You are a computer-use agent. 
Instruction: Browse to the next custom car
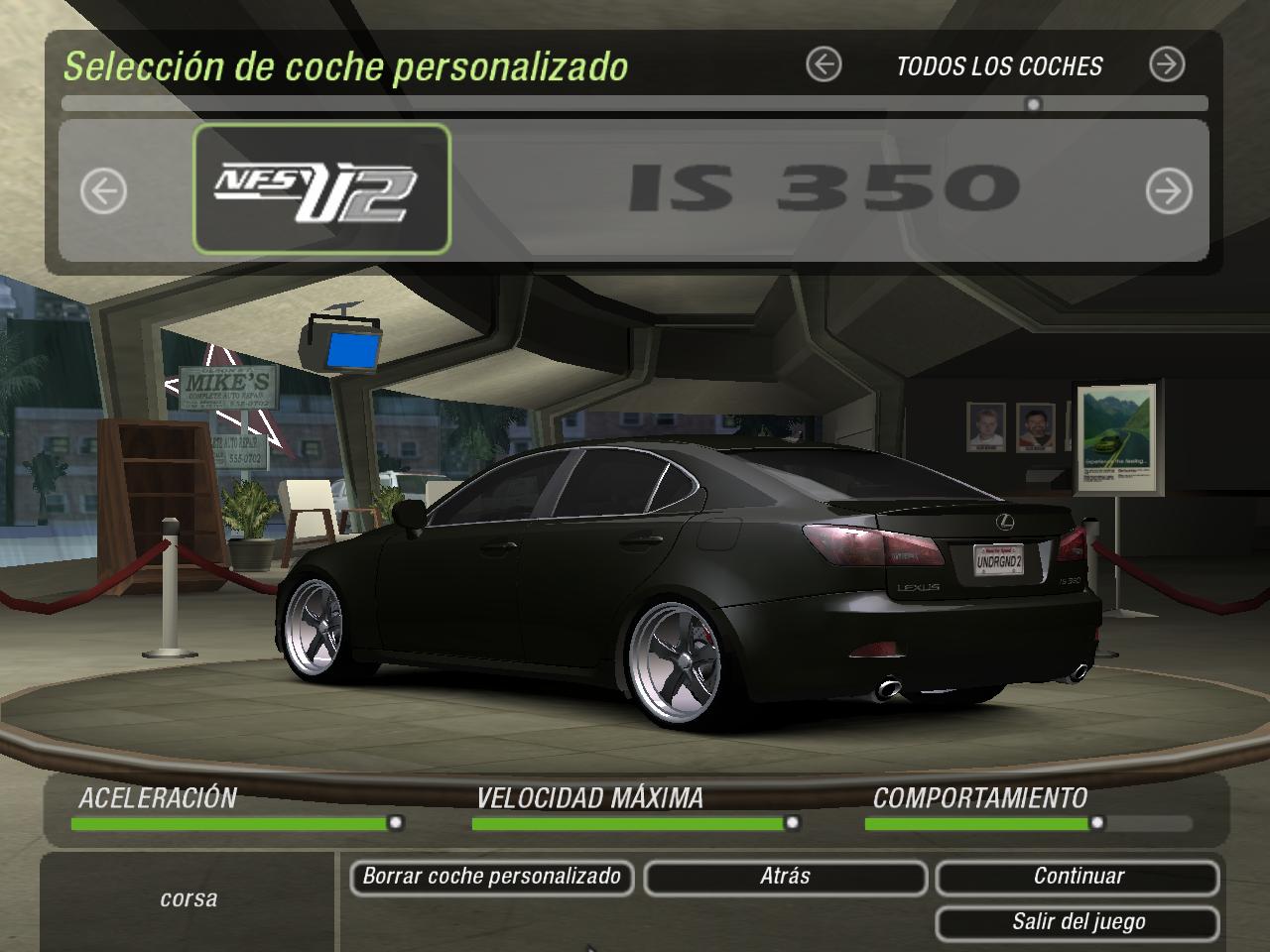[1169, 190]
